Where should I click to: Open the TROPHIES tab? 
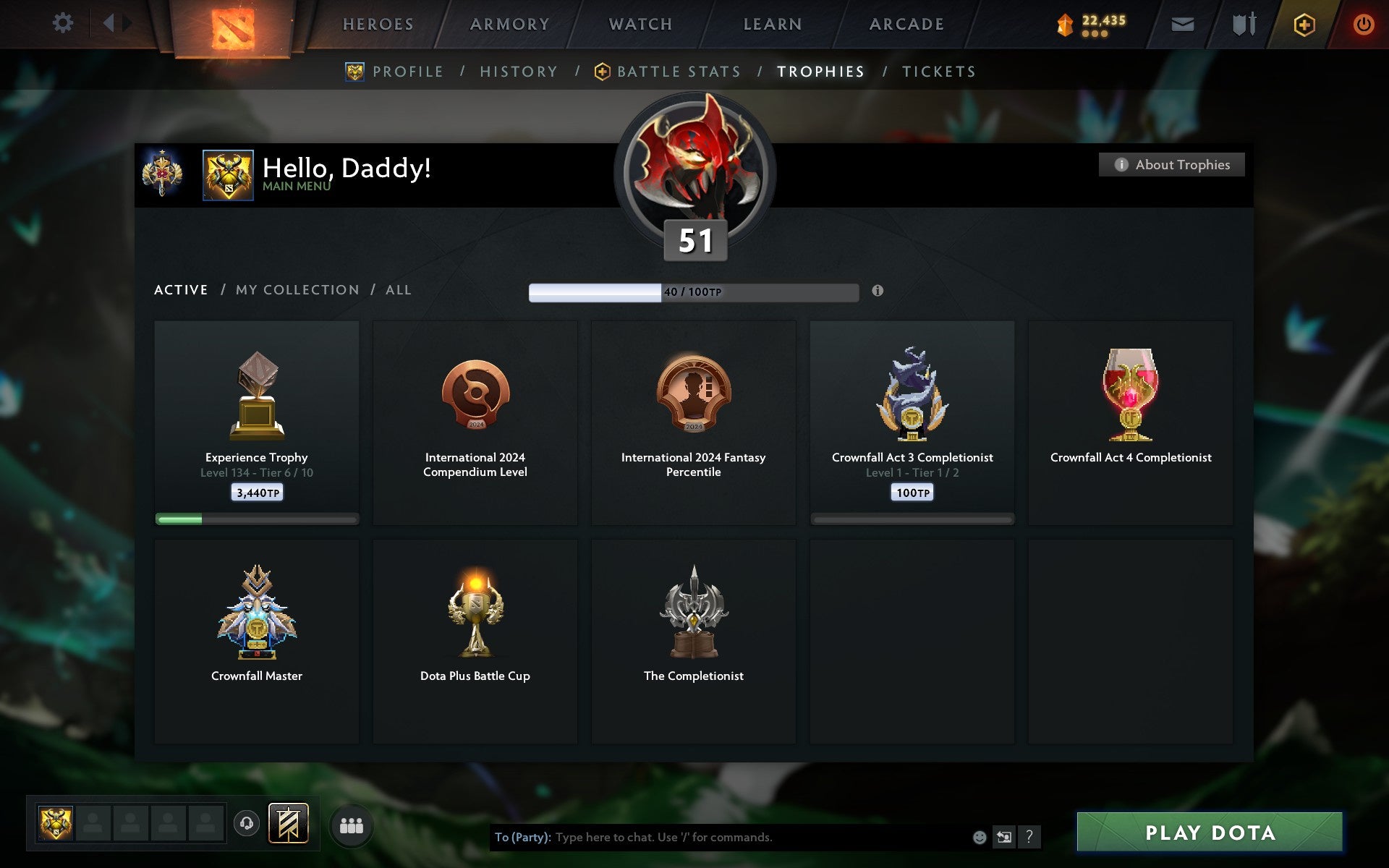point(820,72)
